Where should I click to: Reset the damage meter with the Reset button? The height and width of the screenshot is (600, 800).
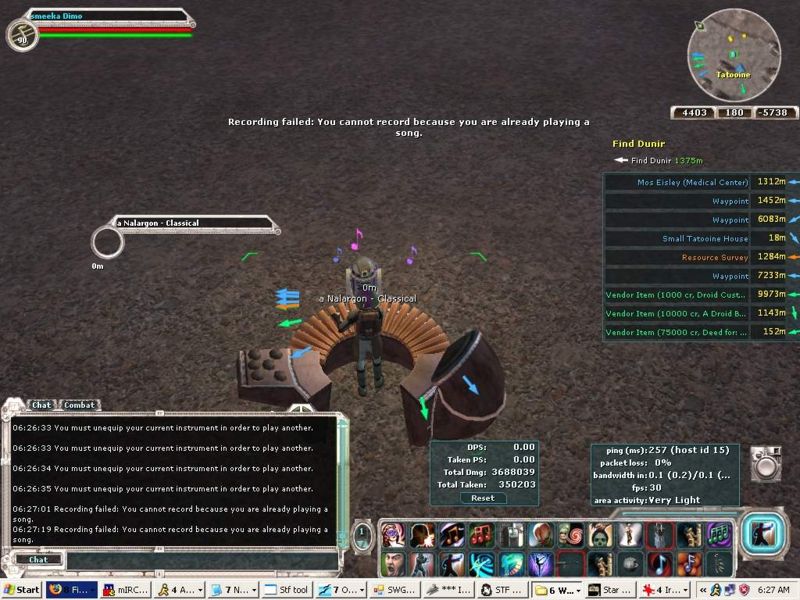pyautogui.click(x=483, y=497)
